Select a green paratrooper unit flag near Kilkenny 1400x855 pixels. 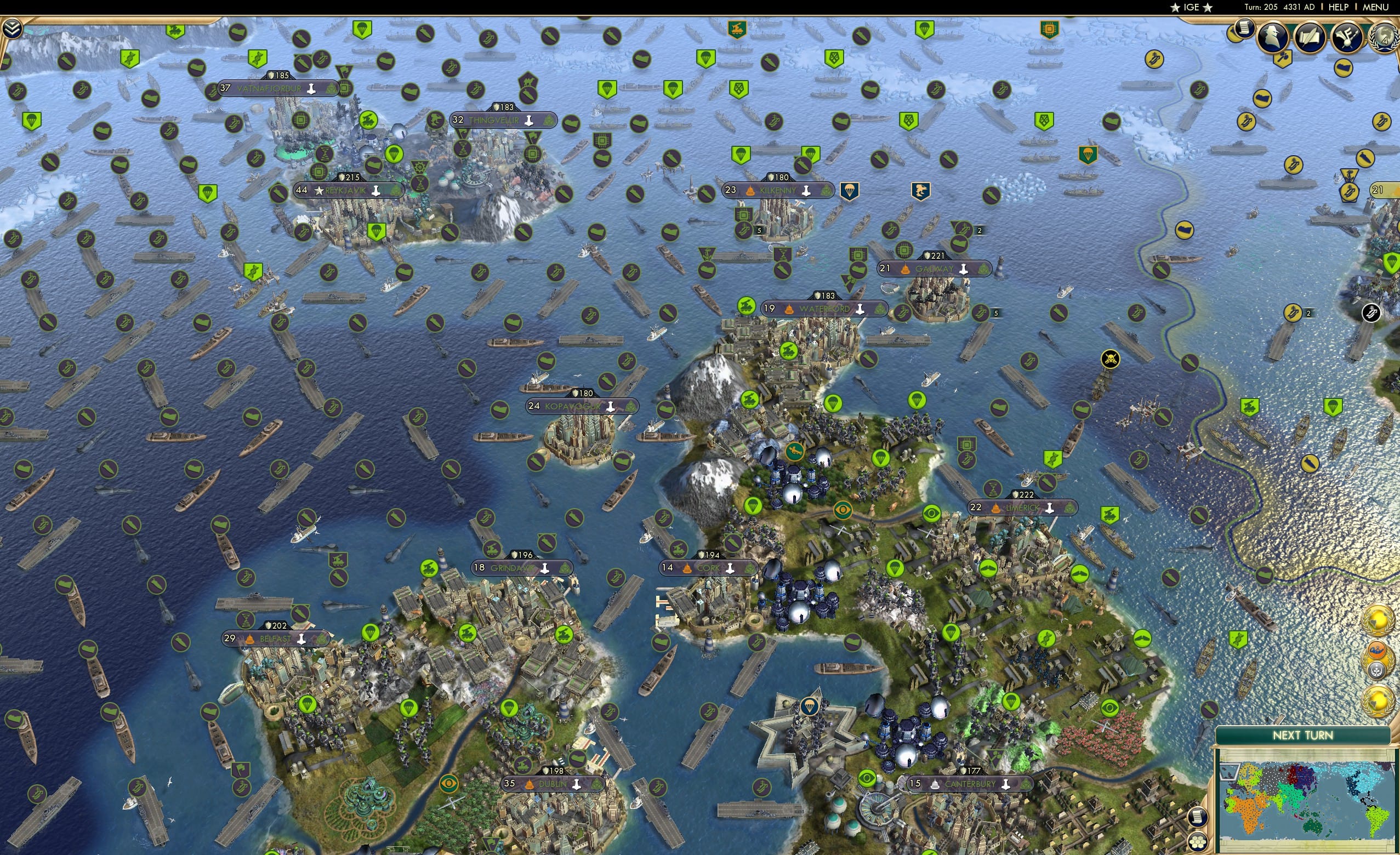tap(741, 156)
